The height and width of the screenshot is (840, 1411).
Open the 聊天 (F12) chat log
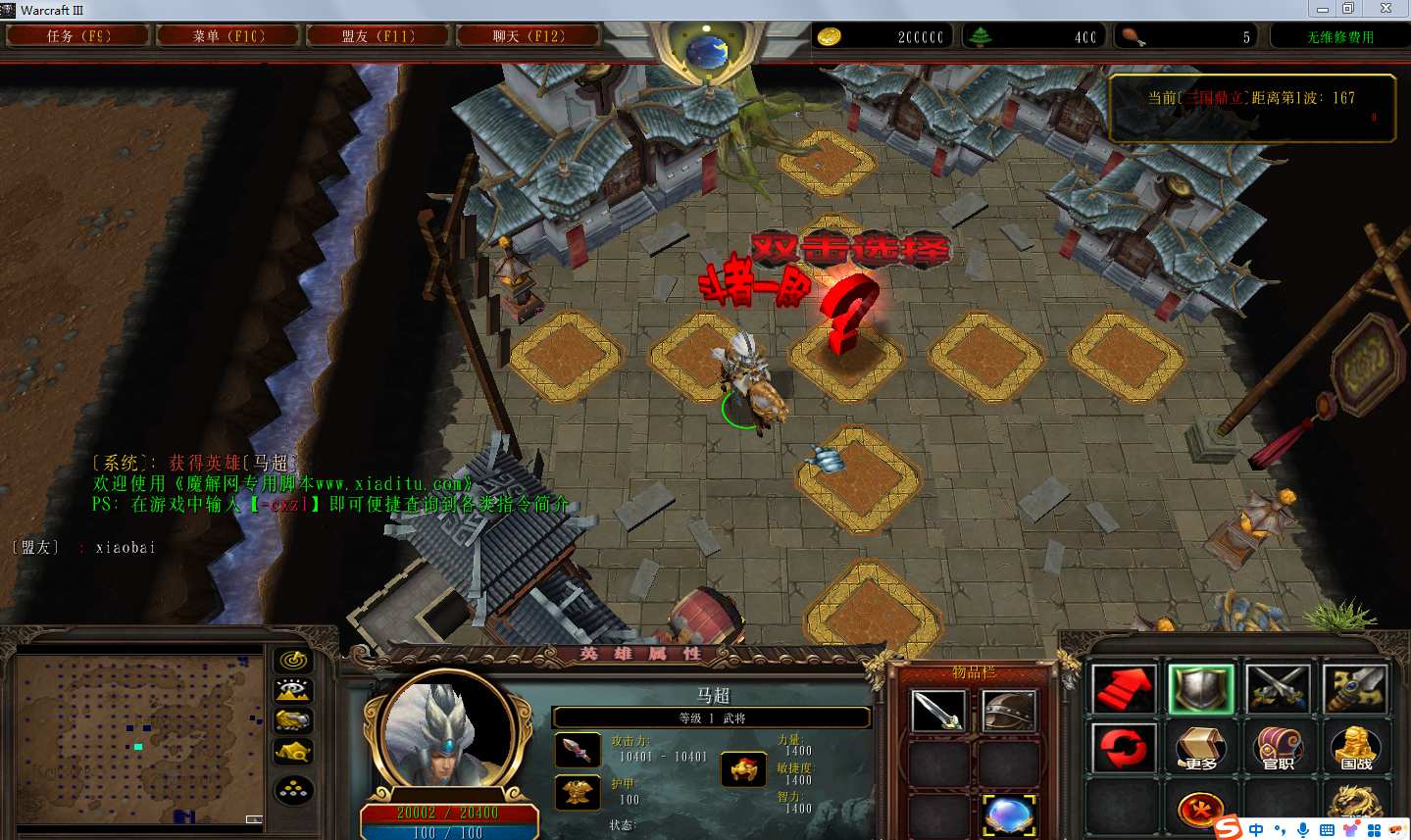pyautogui.click(x=528, y=36)
